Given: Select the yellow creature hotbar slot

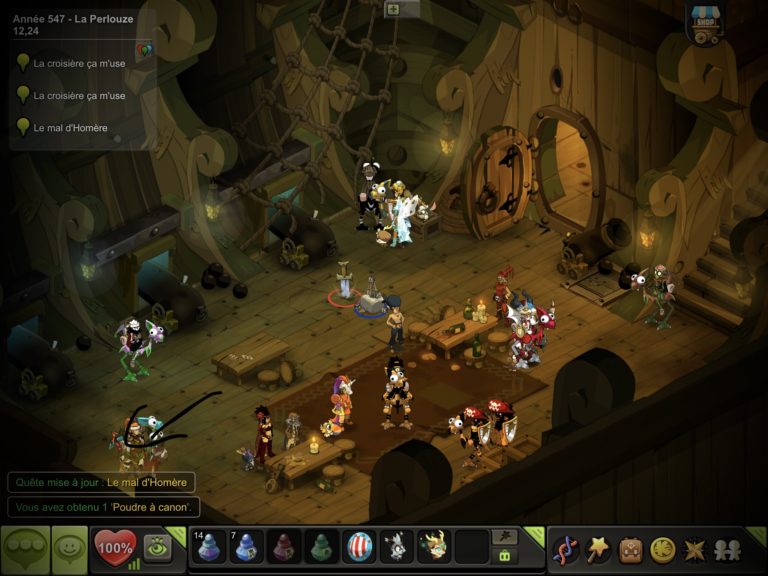Looking at the screenshot, I should point(433,547).
